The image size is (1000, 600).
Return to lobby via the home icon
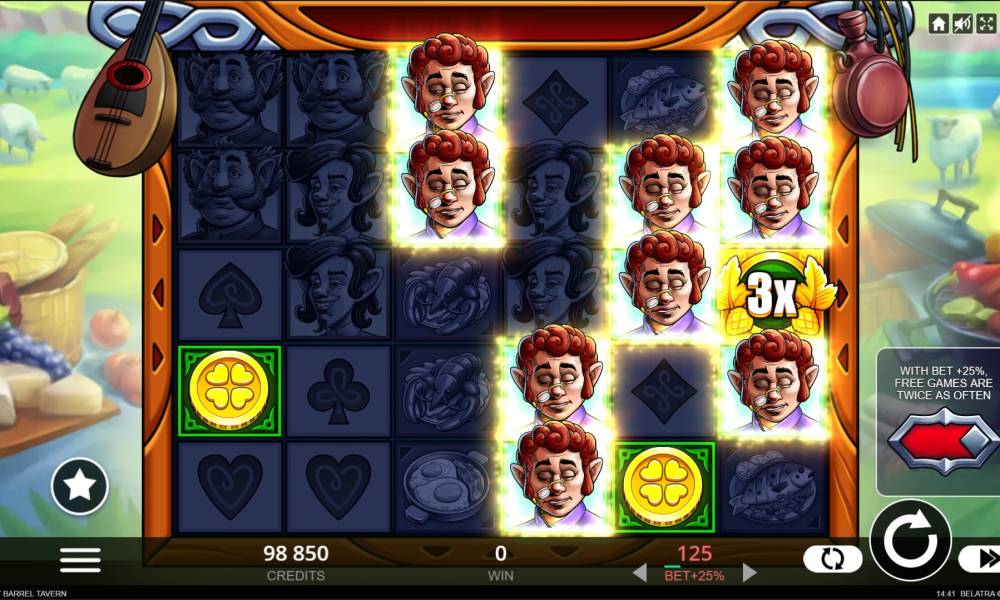click(939, 23)
